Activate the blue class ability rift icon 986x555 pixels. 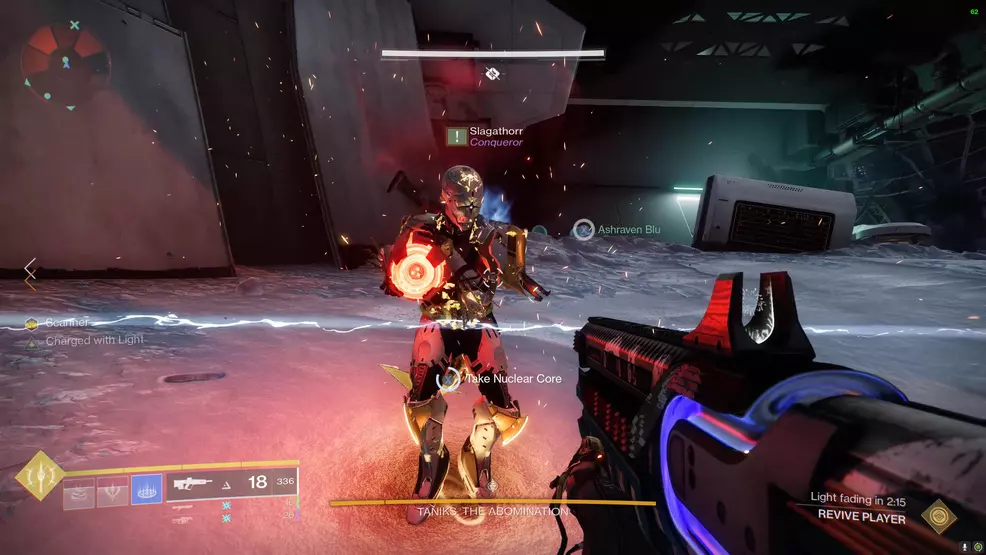pos(147,490)
